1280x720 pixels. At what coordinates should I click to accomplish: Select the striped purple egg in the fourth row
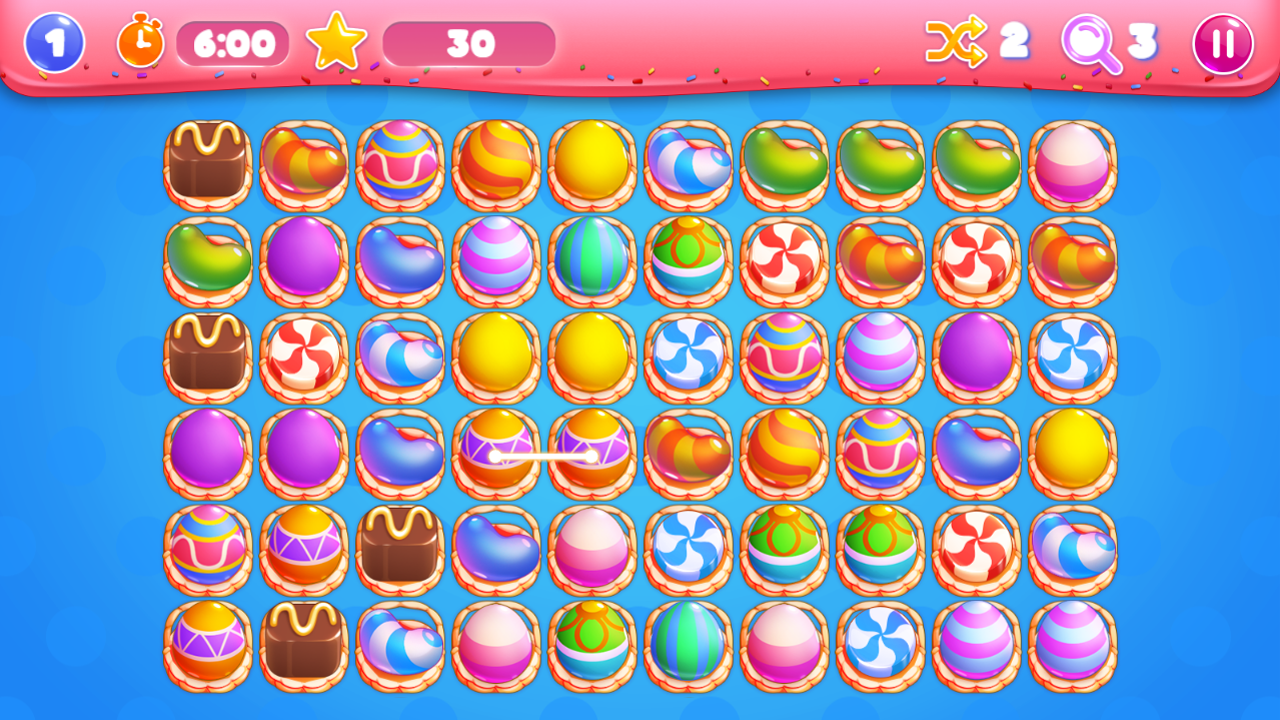click(497, 451)
